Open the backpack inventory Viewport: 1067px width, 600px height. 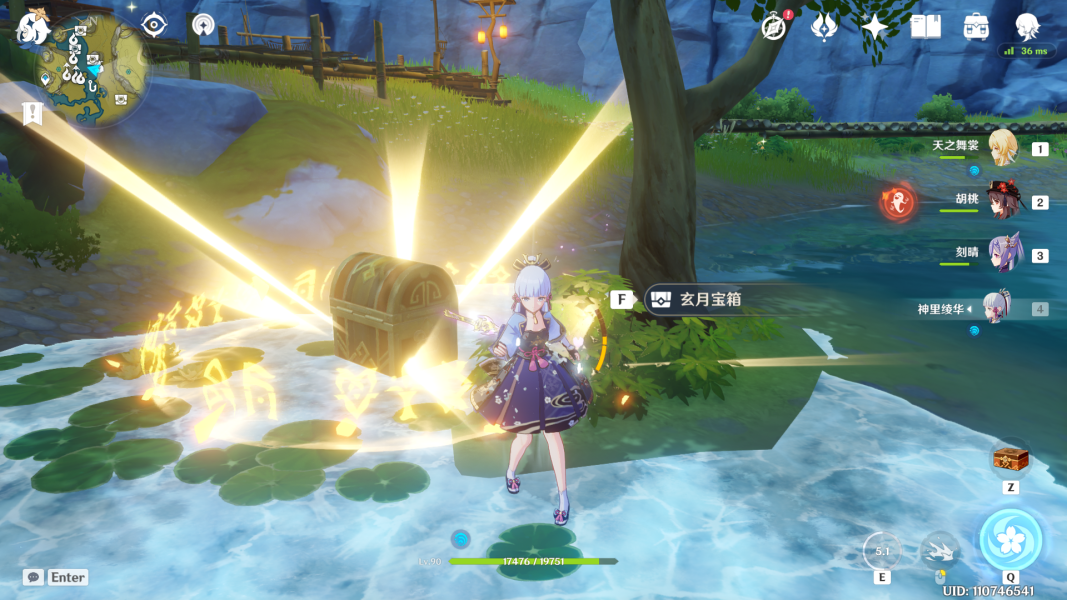(x=977, y=27)
